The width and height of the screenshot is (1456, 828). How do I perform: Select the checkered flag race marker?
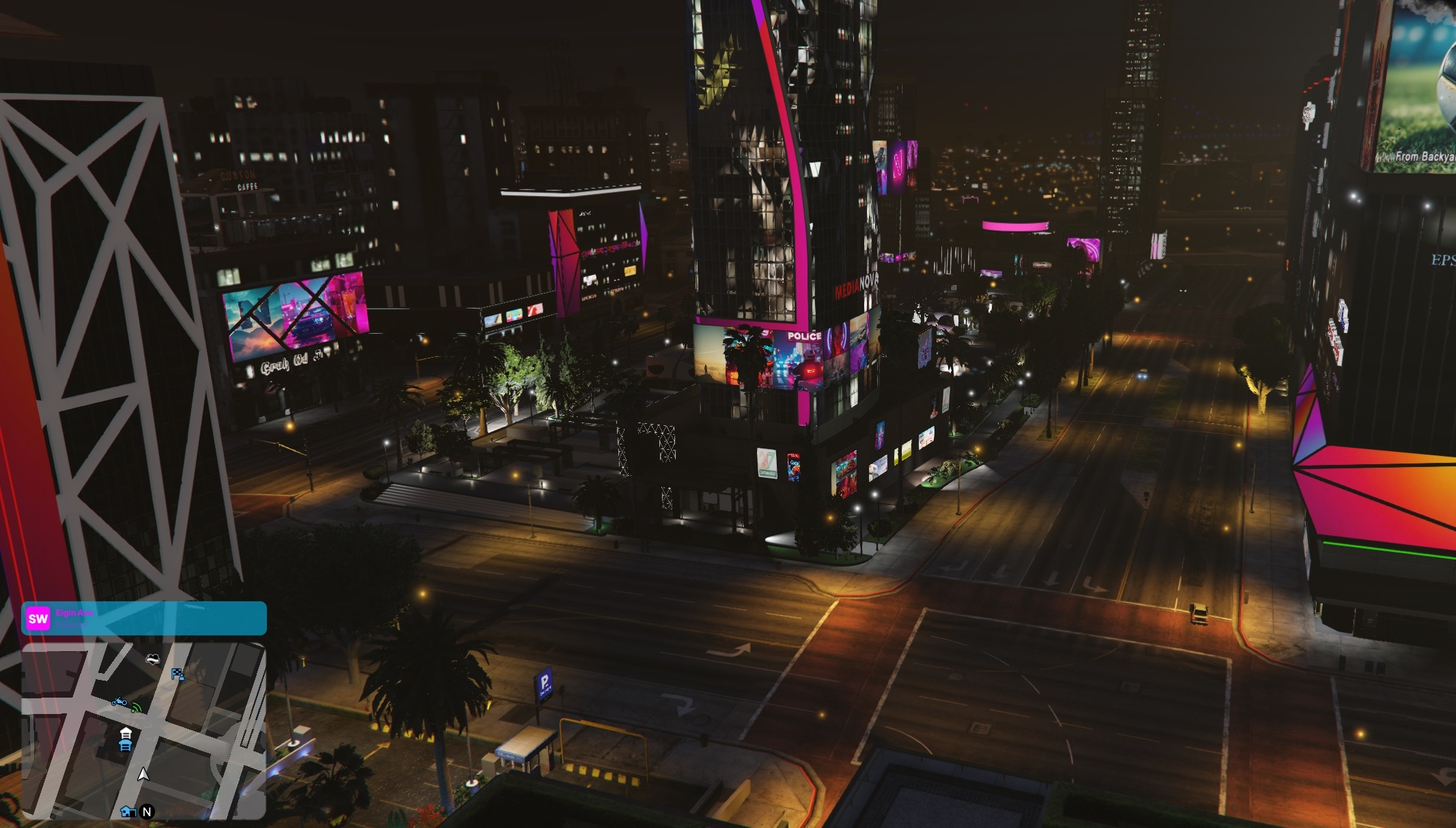tap(177, 674)
